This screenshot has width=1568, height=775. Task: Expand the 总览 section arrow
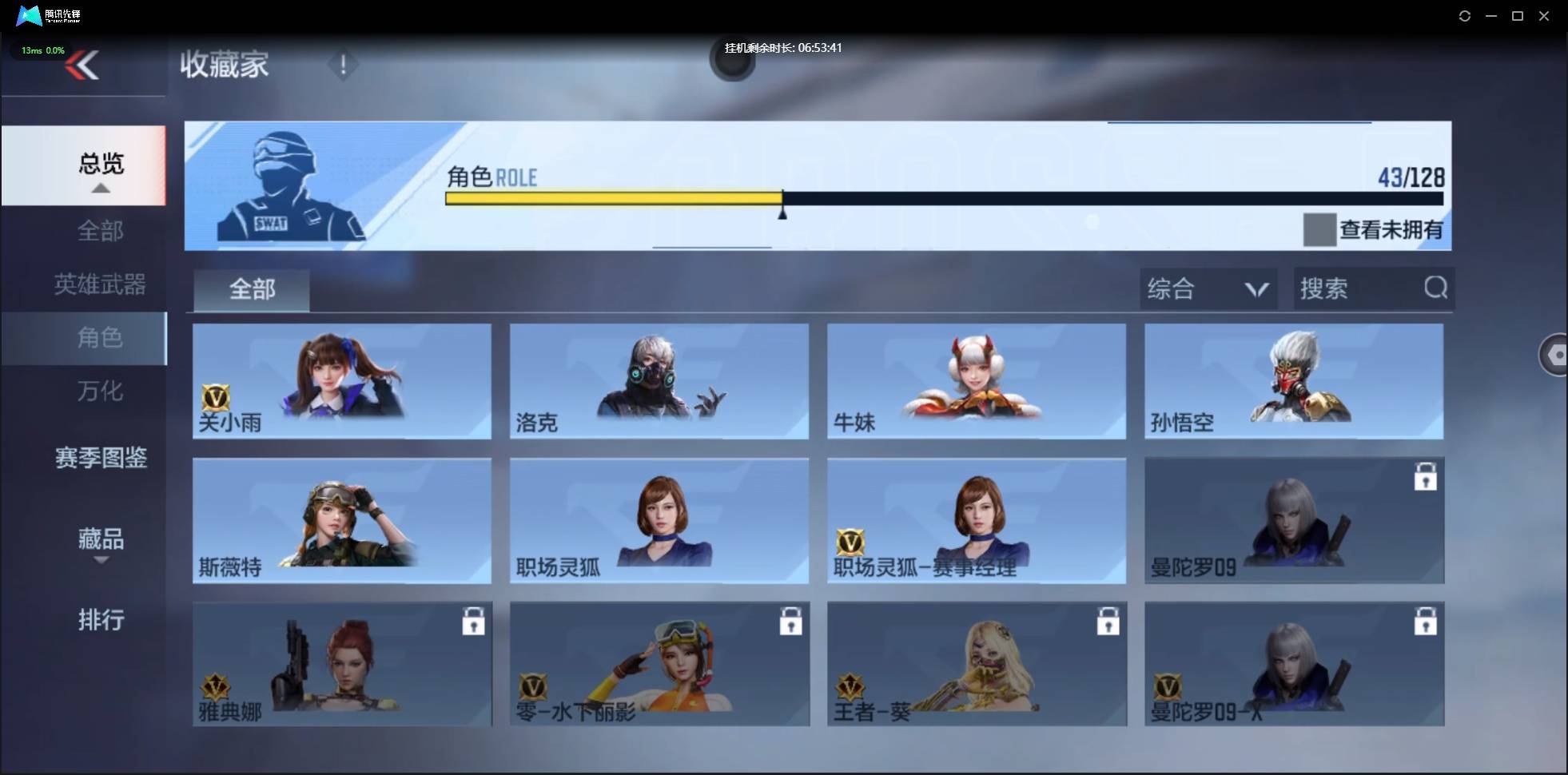(x=100, y=187)
